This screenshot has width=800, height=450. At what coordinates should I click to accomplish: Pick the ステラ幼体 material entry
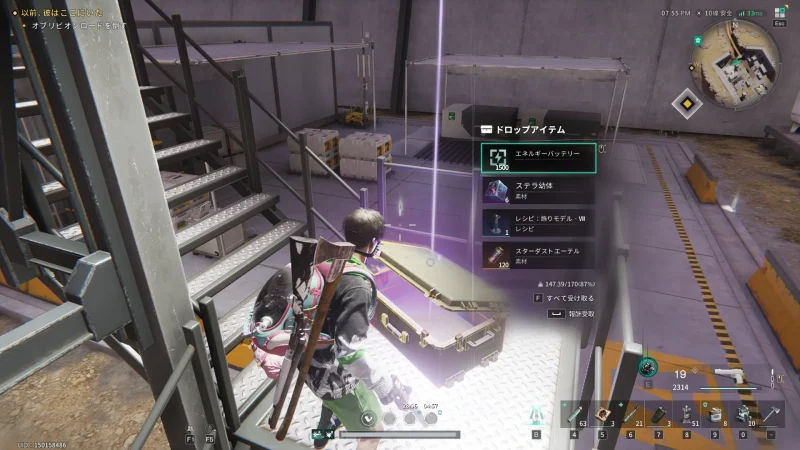[x=538, y=190]
